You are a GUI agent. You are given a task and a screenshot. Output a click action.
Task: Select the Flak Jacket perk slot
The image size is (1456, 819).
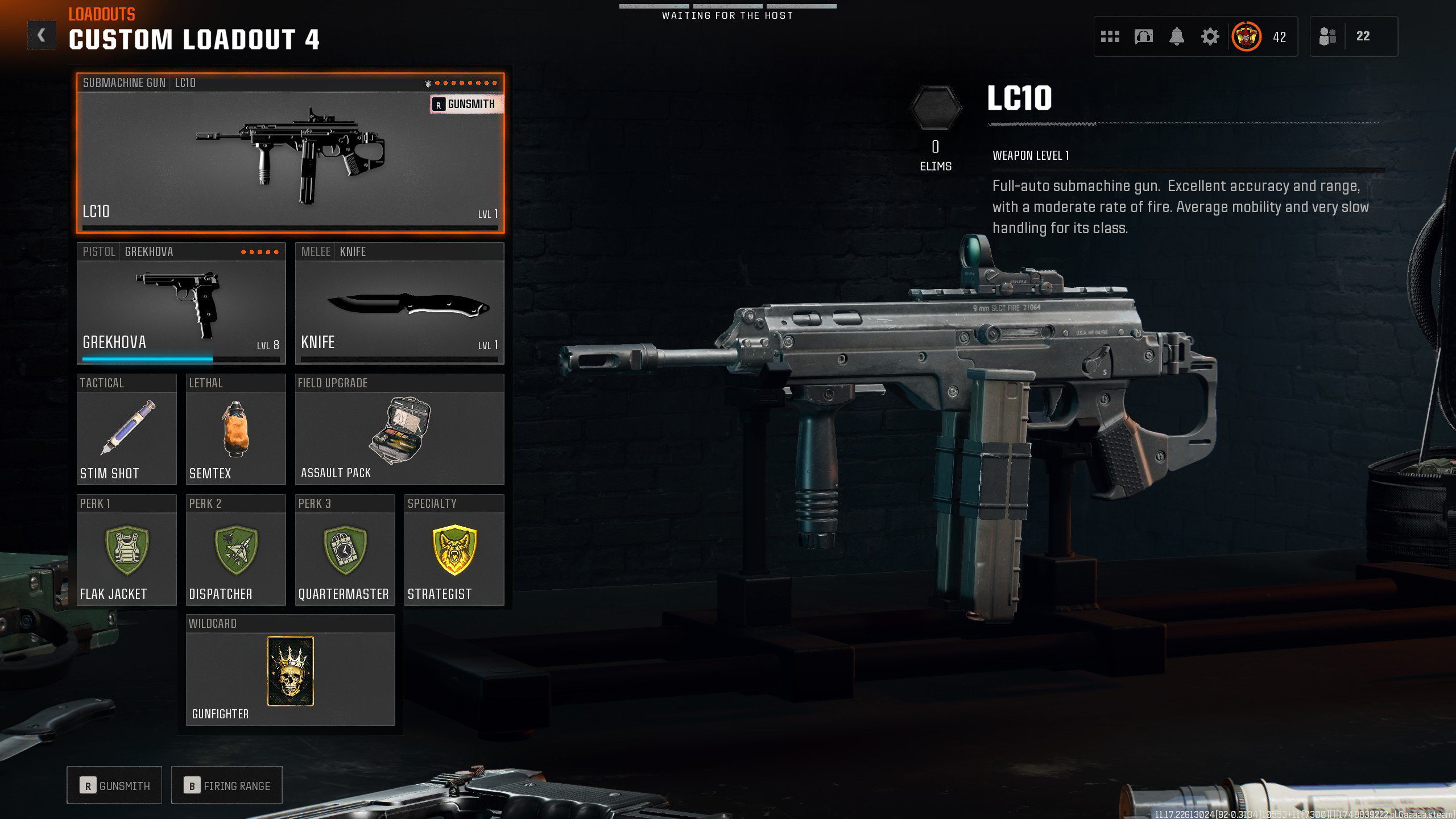(126, 551)
